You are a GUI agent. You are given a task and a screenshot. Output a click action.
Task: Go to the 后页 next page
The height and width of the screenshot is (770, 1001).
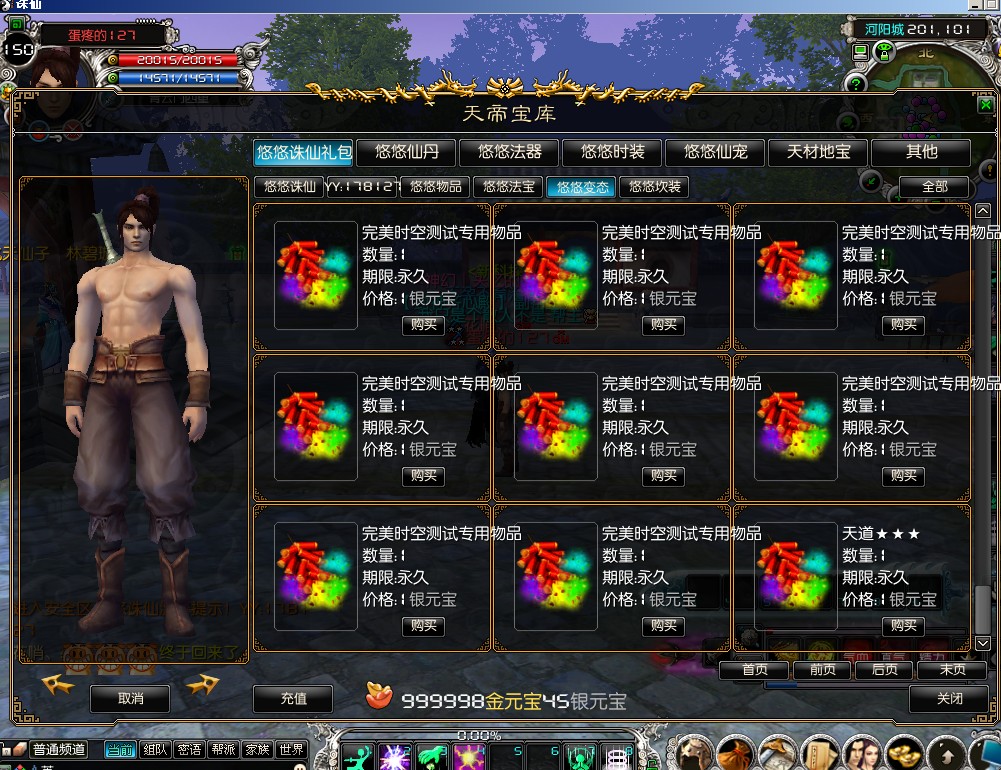[x=885, y=670]
